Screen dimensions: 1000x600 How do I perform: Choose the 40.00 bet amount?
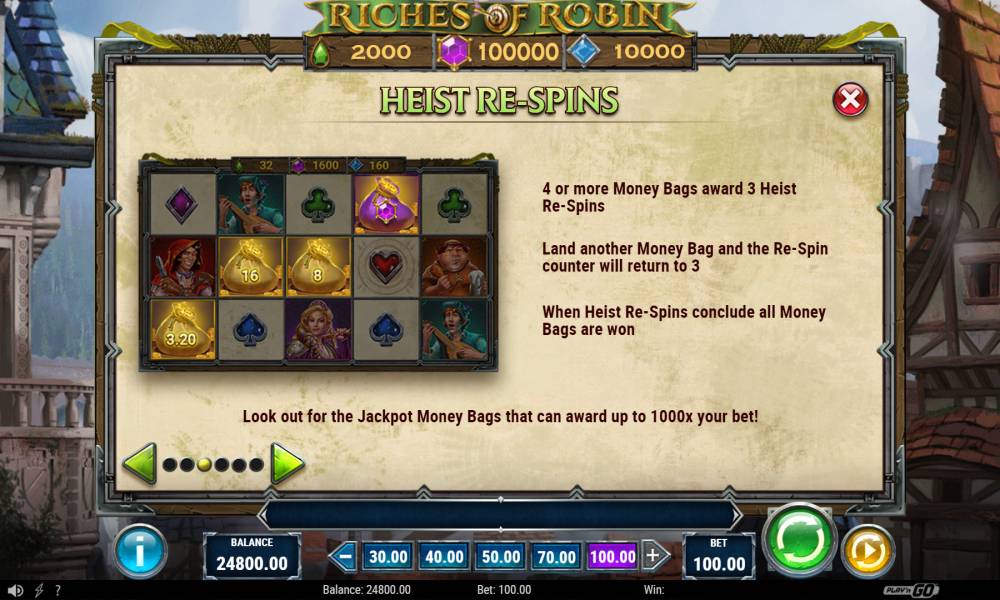[443, 556]
